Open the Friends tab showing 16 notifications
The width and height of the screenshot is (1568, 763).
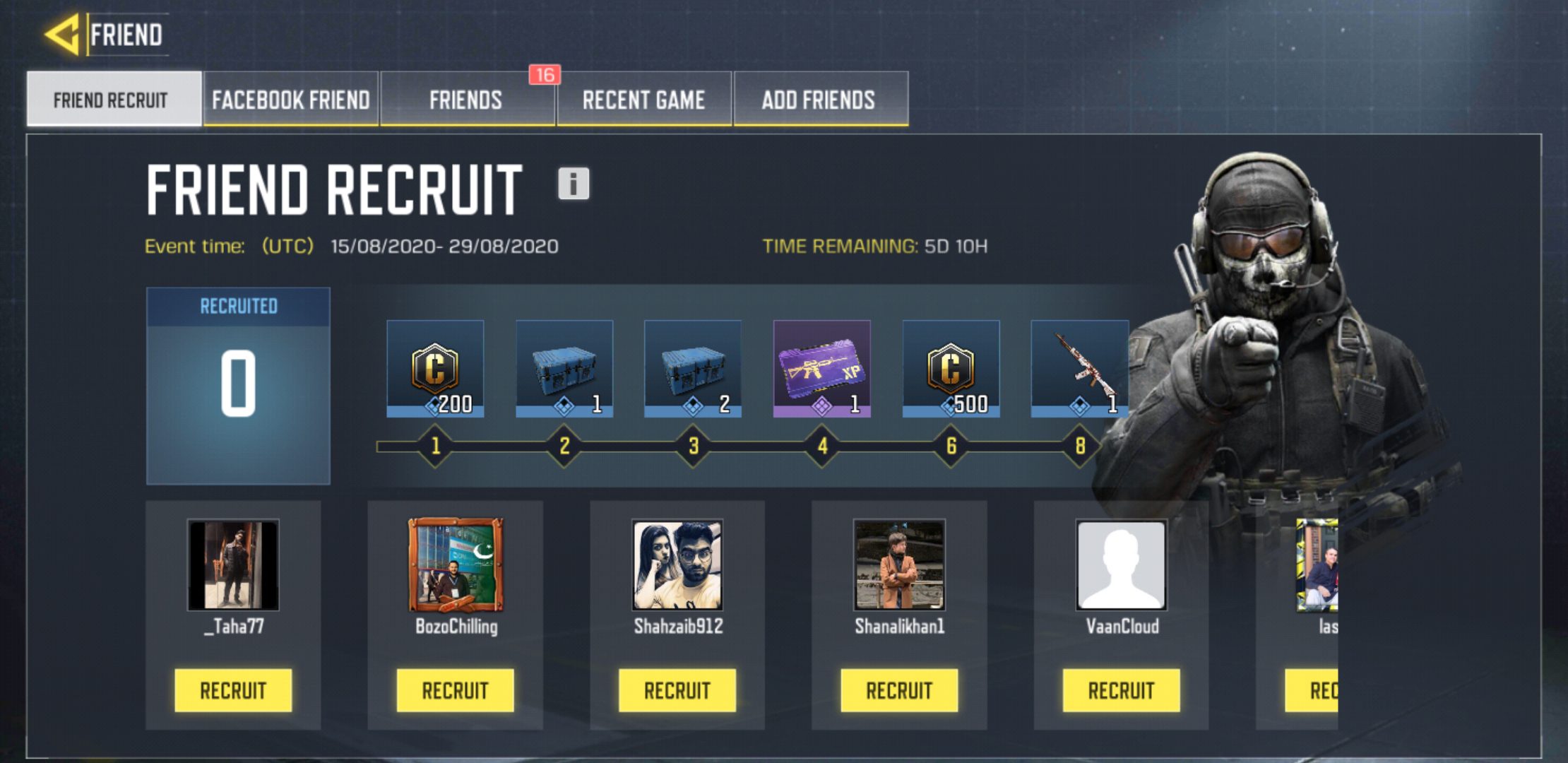click(x=466, y=100)
